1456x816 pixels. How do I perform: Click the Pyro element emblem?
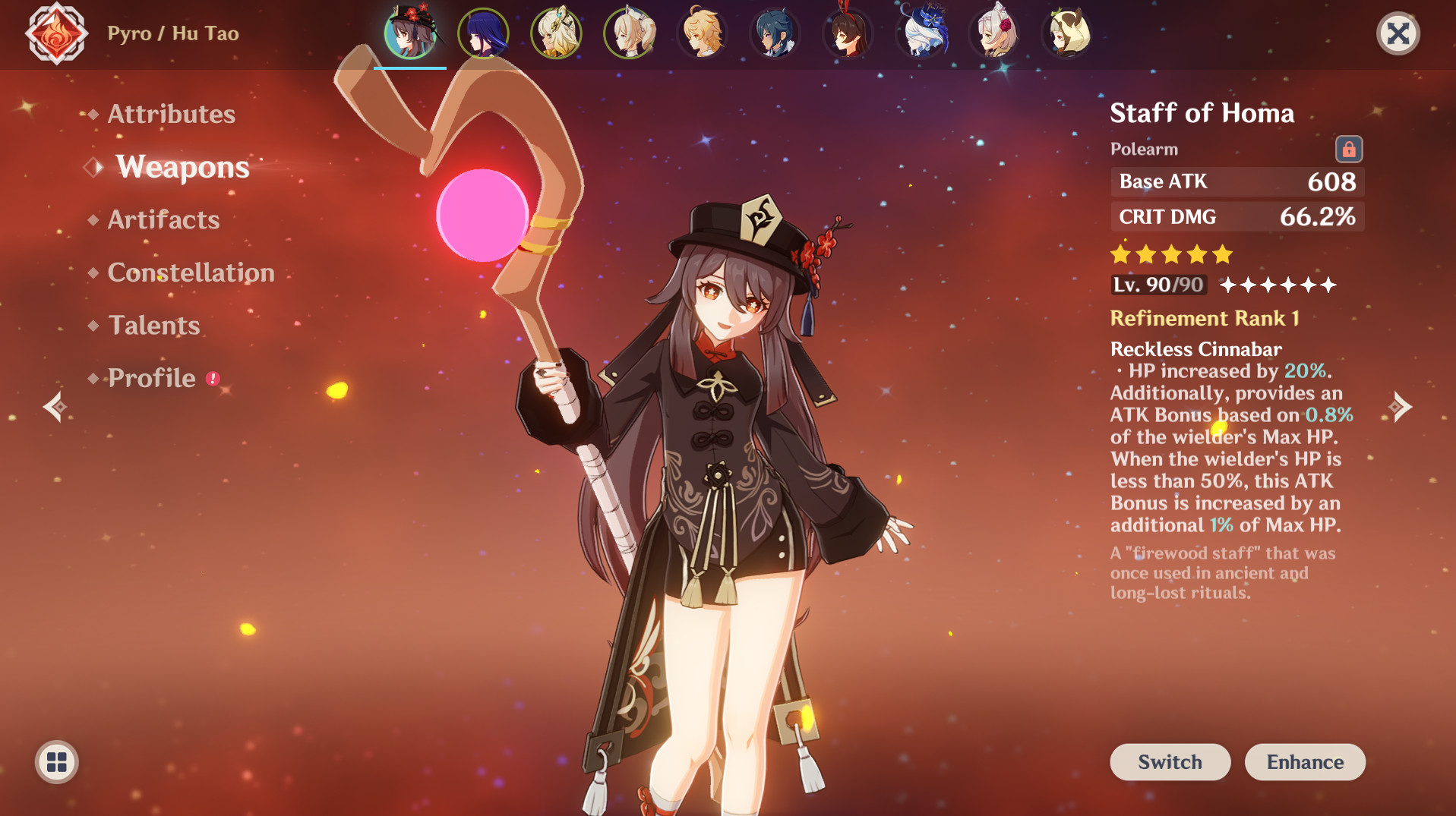click(56, 34)
